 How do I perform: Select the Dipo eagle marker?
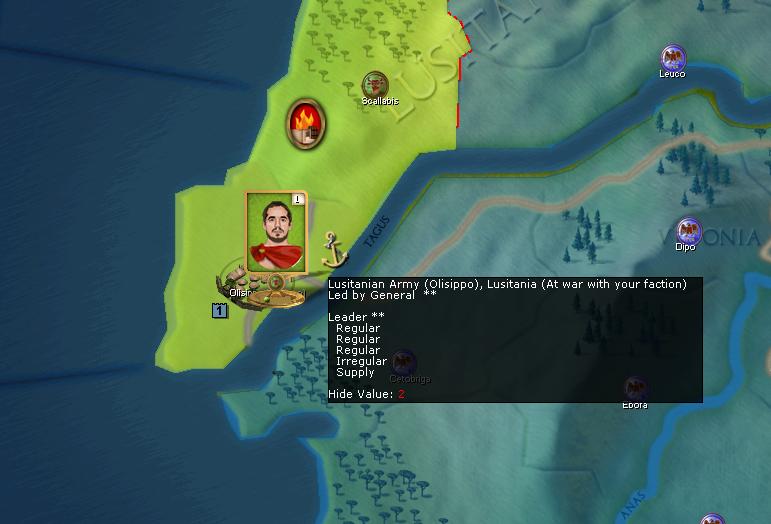[686, 232]
